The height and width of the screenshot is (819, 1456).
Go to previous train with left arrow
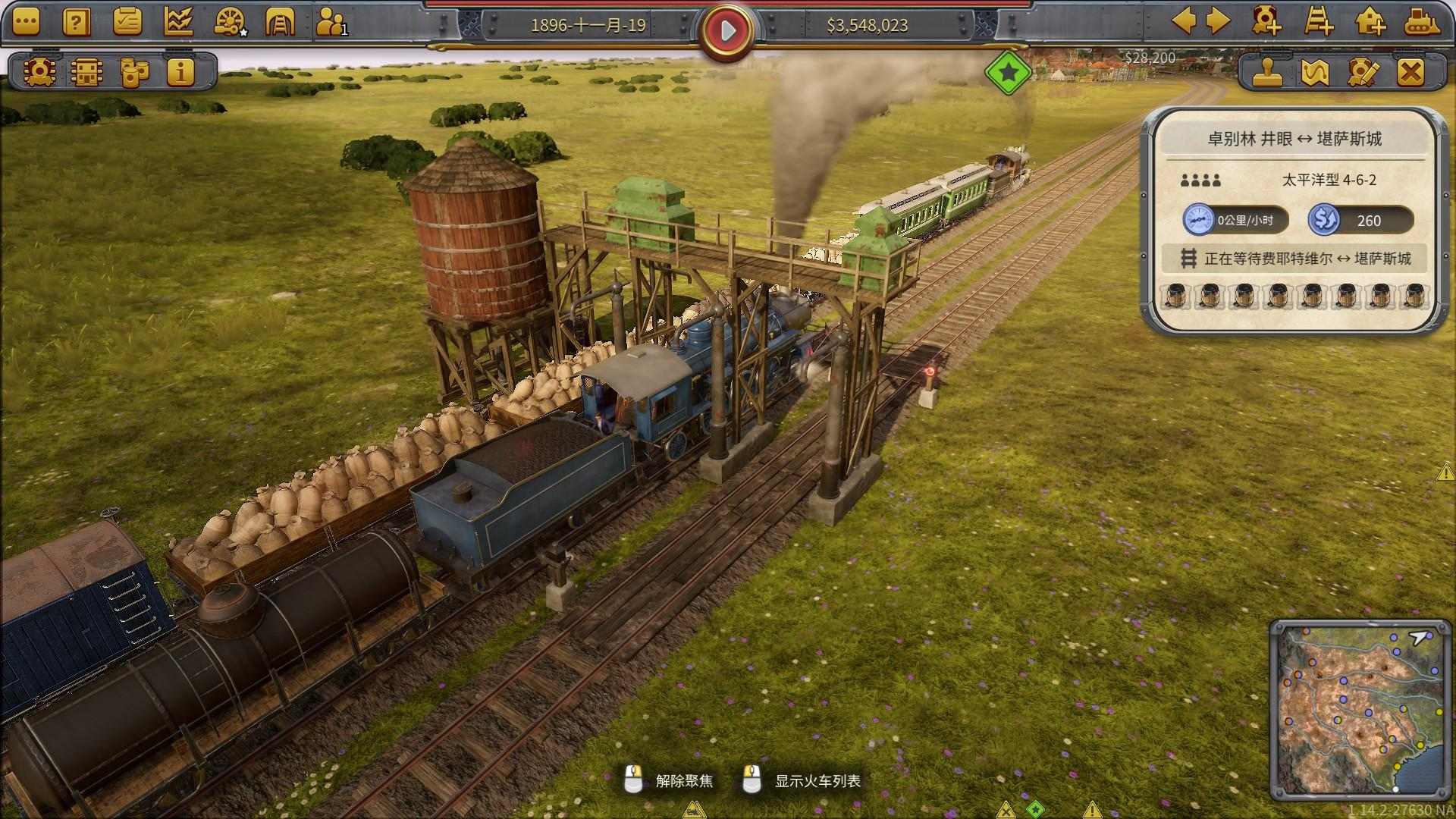[1185, 21]
